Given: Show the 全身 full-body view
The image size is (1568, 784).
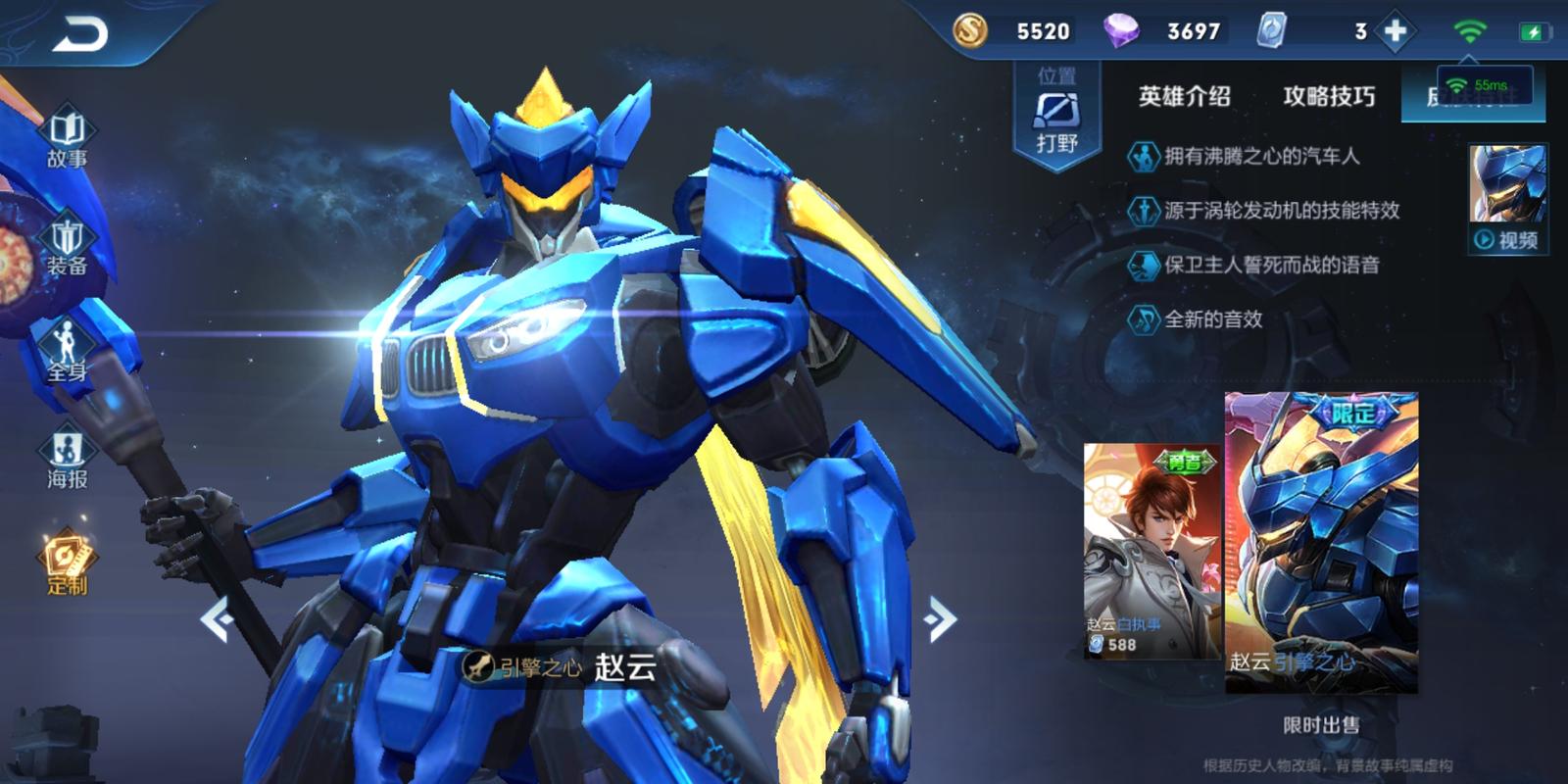Looking at the screenshot, I should [67, 353].
